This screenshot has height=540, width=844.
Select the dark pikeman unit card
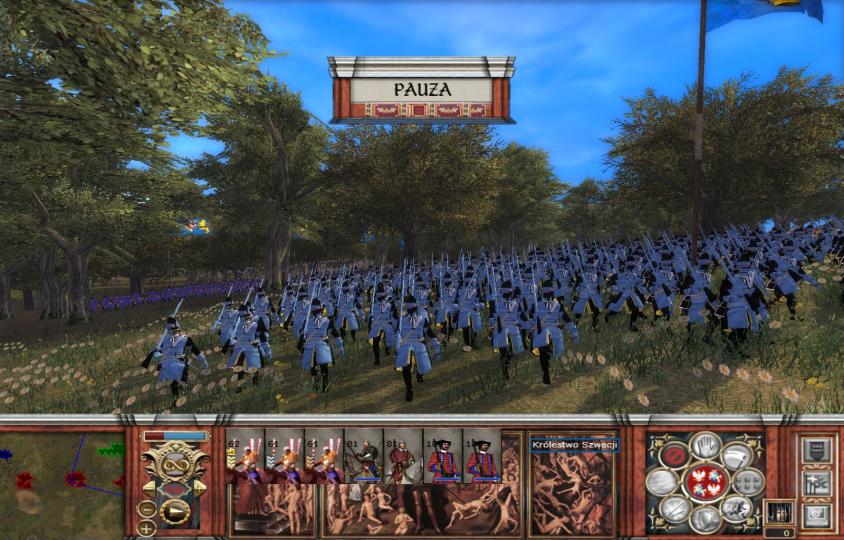coord(363,458)
